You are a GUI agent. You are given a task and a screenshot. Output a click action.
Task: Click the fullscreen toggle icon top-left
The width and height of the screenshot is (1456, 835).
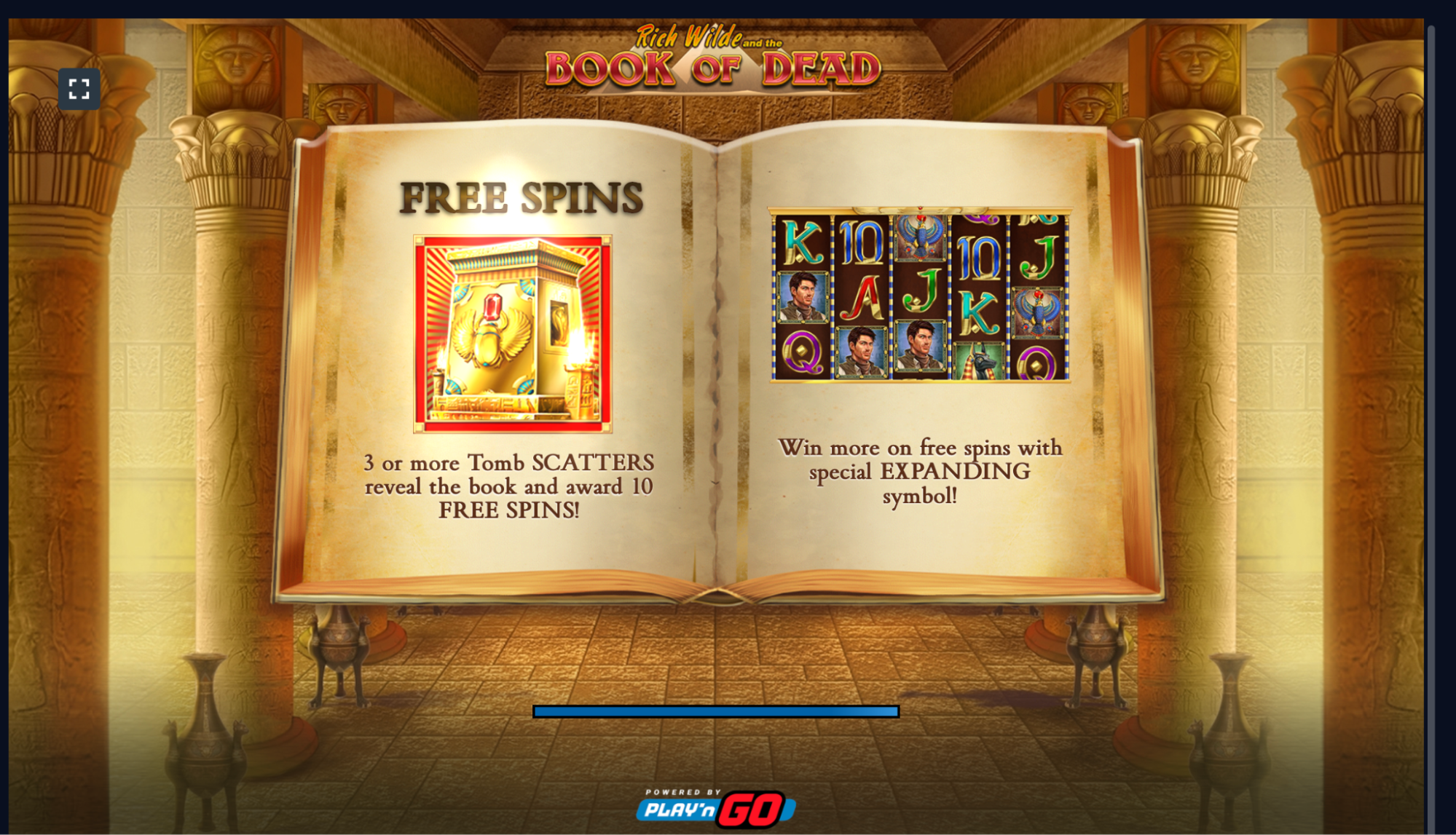tap(80, 87)
